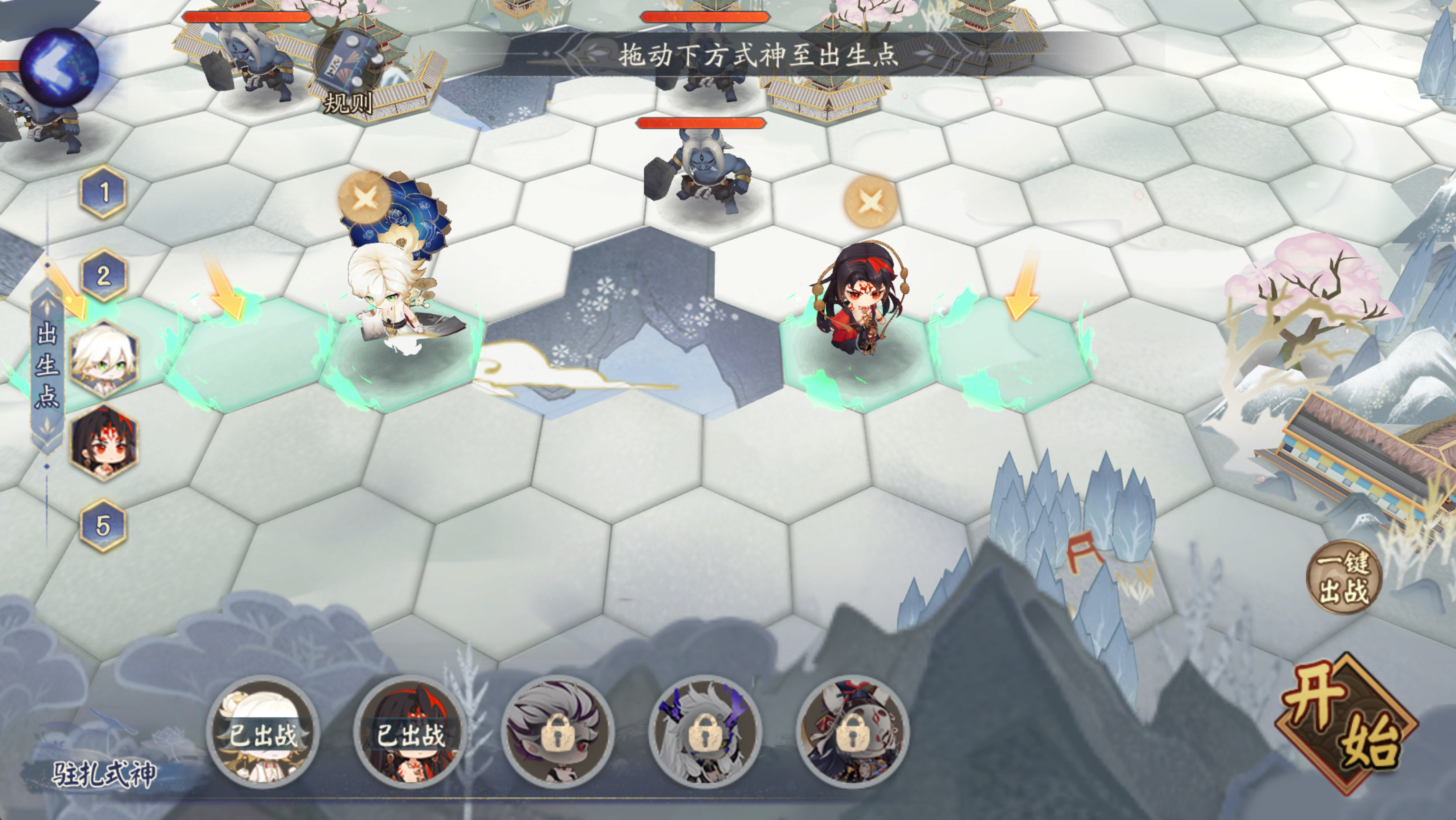Tap the locked grey-purple-haired shikigami portrait

click(x=558, y=732)
